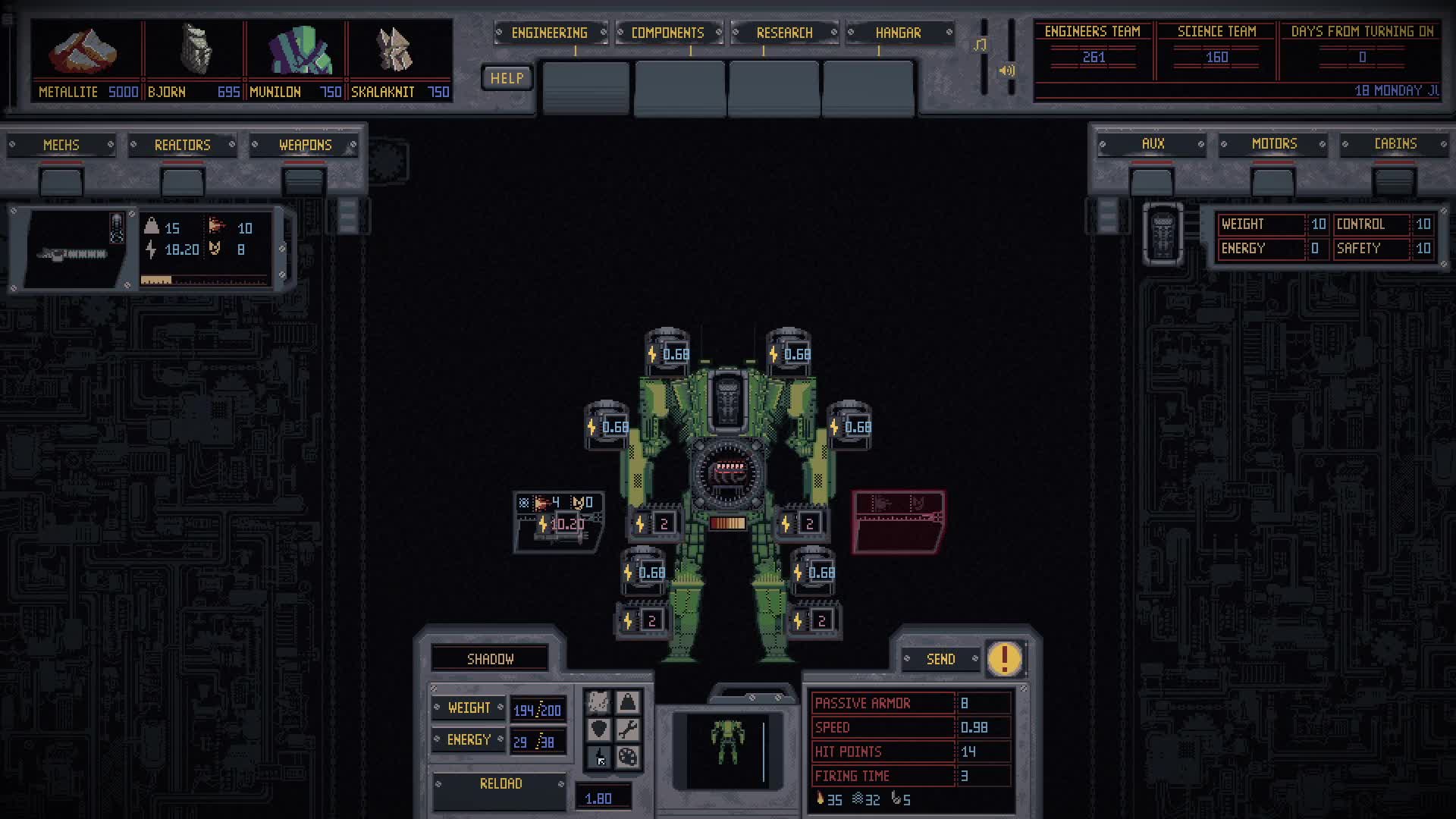The width and height of the screenshot is (1456, 819).
Task: Open the Components tab
Action: (x=667, y=33)
